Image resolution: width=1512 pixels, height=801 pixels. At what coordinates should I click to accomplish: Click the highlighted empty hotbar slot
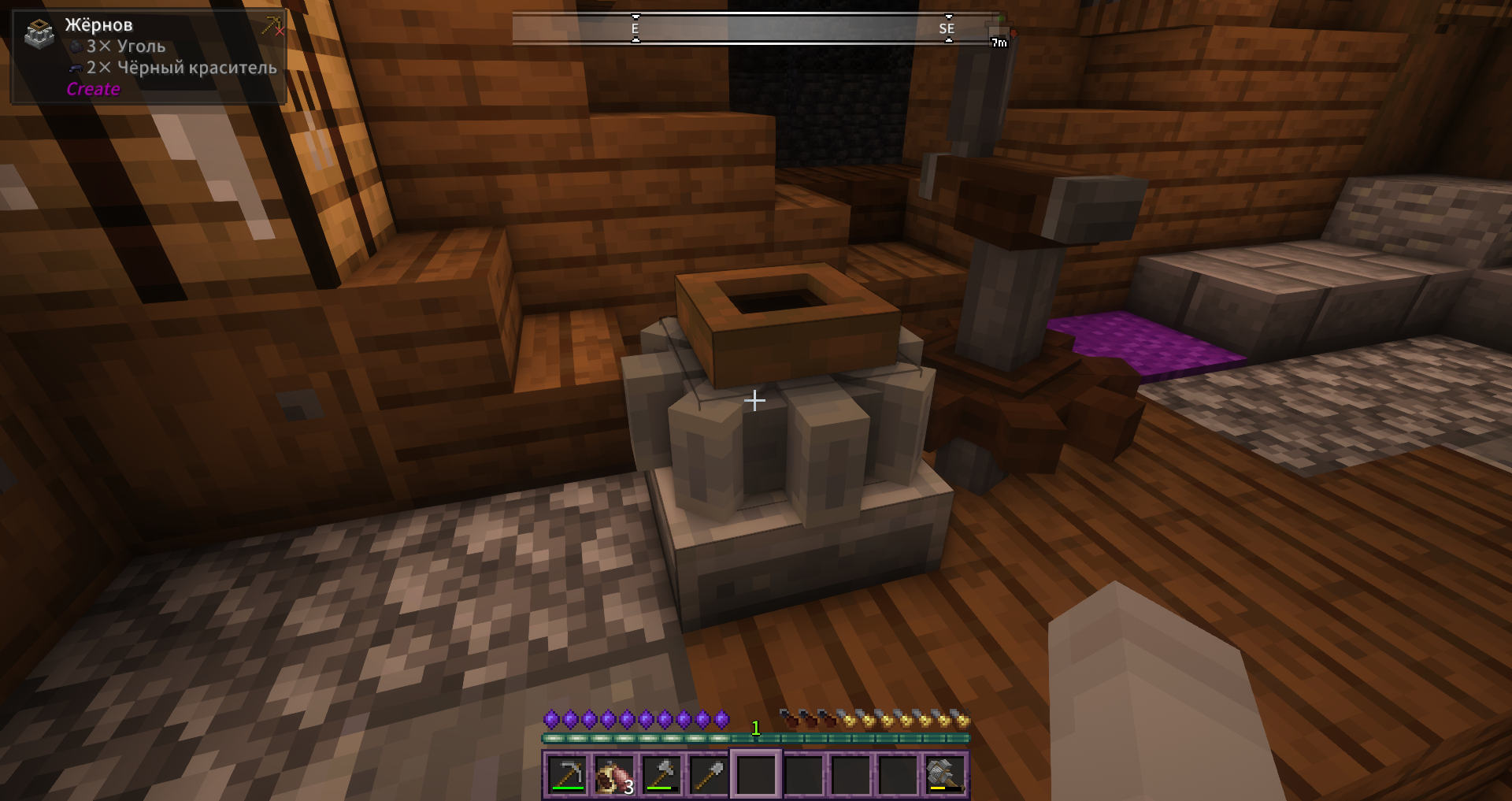(x=756, y=774)
